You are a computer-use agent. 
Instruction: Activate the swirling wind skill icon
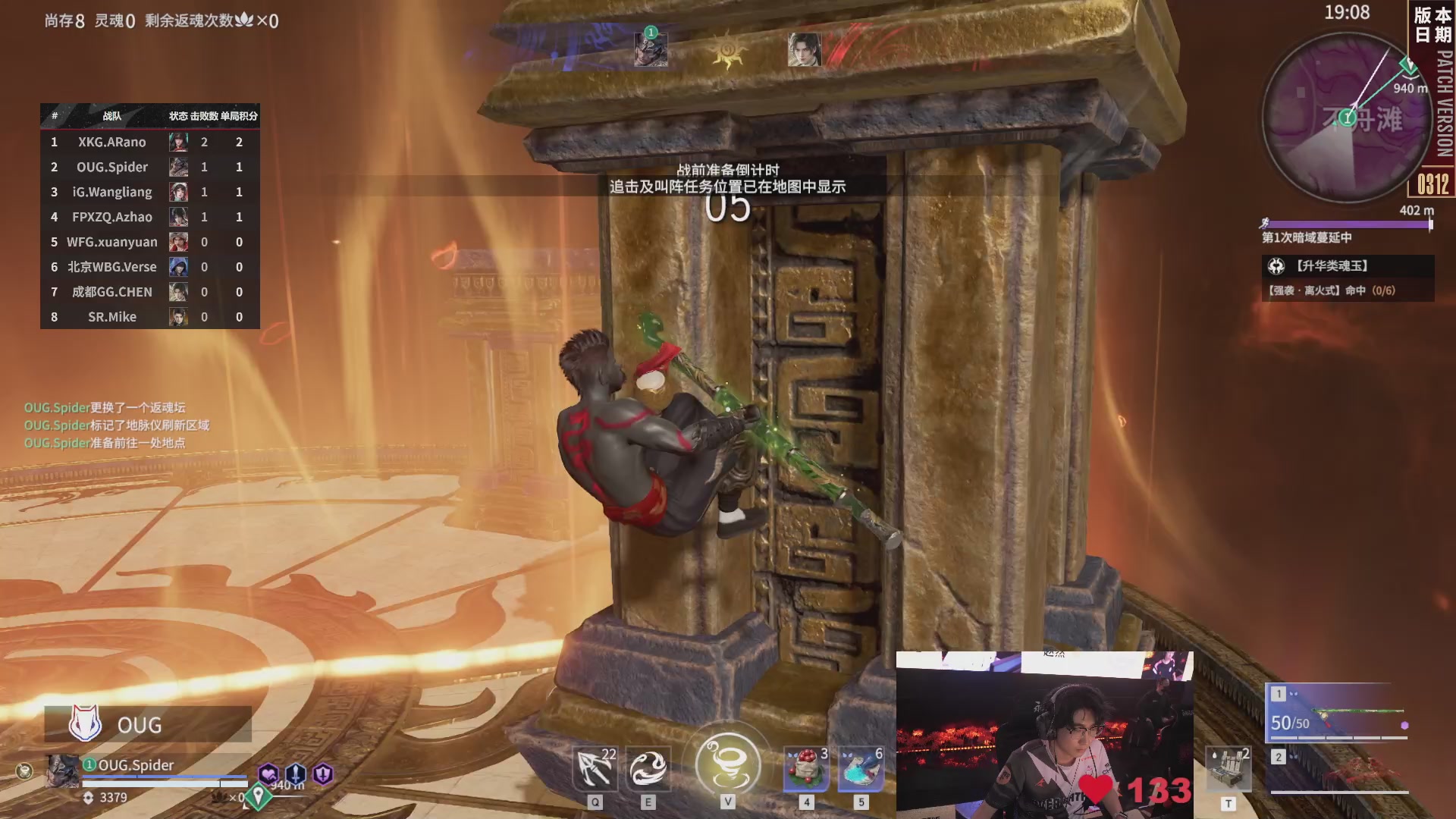pos(648,769)
